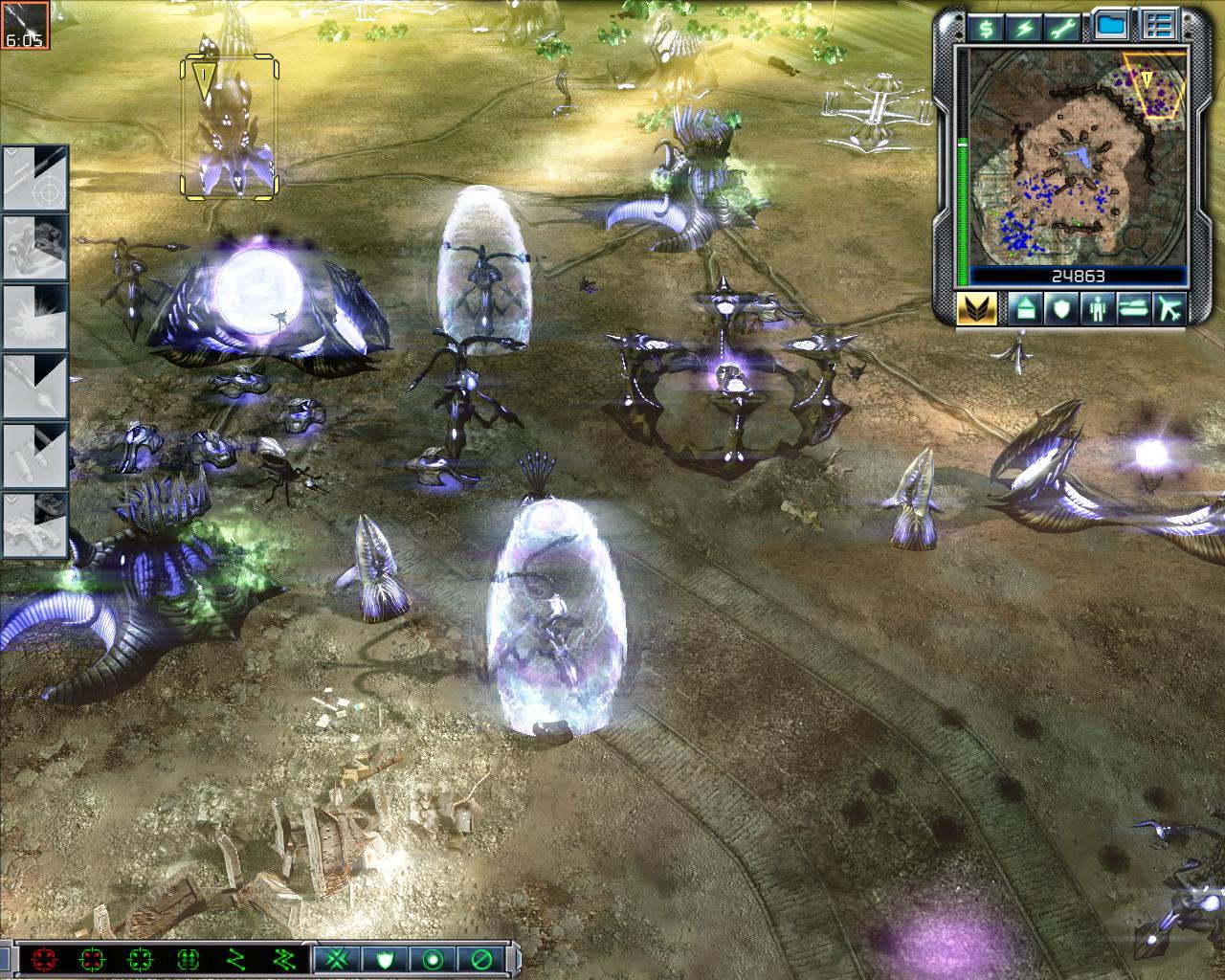Viewport: 1225px width, 980px height.
Task: Choose the red aggressive stance icon
Action: (x=43, y=958)
